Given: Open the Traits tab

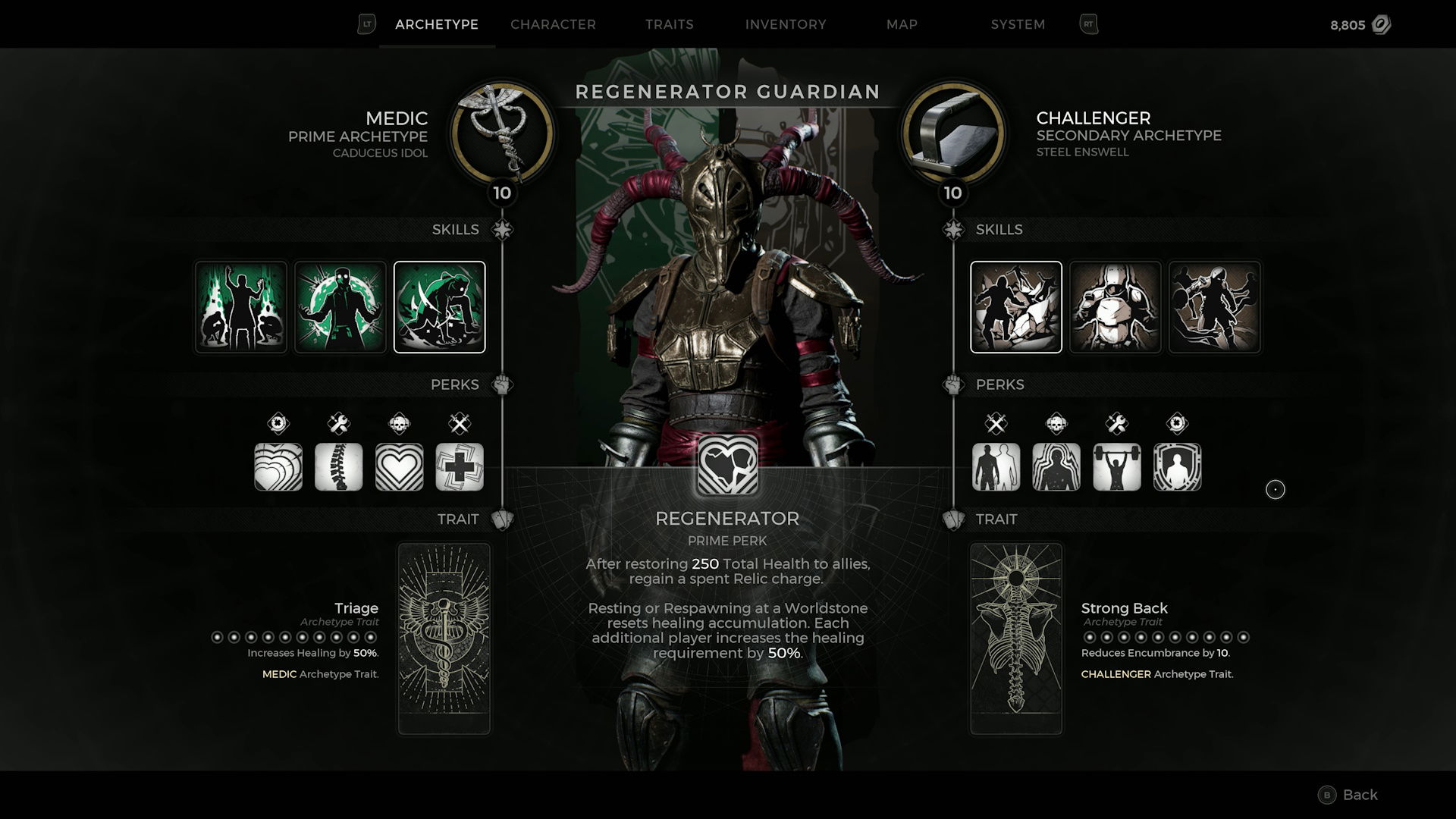Looking at the screenshot, I should point(669,24).
